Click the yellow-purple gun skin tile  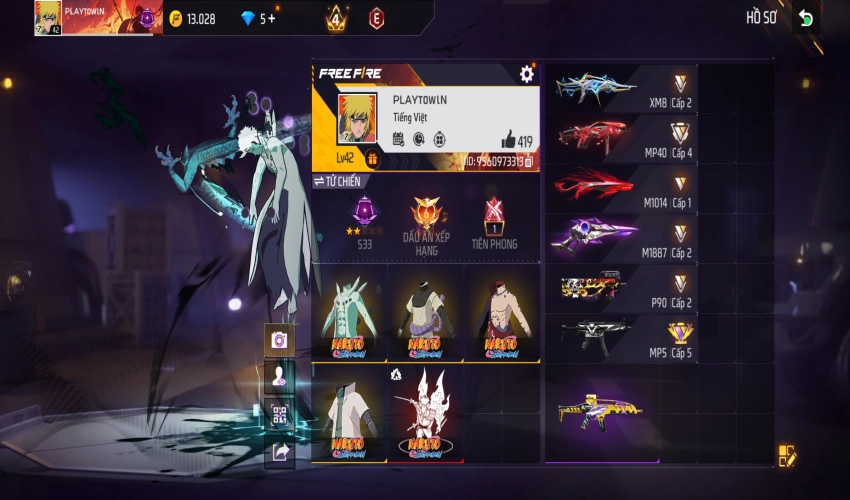[602, 410]
